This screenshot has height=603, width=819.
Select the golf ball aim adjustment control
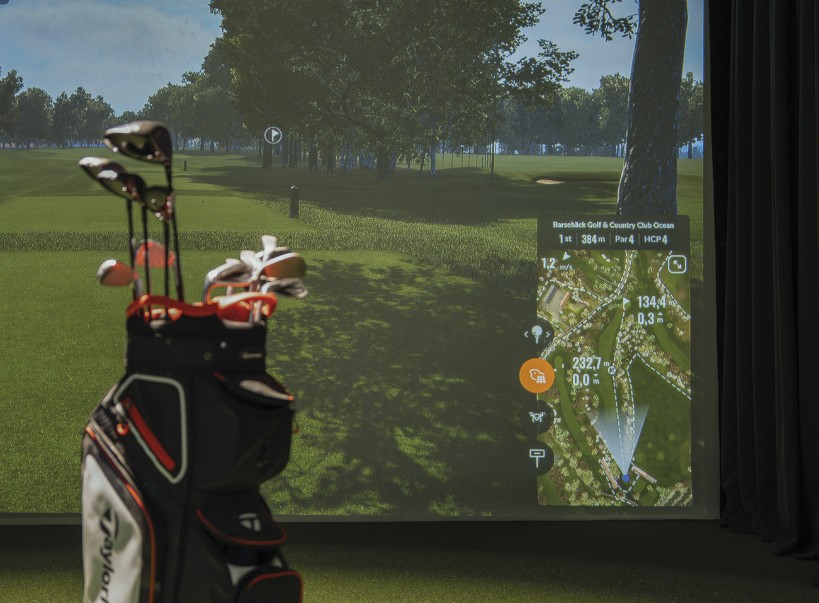point(537,334)
